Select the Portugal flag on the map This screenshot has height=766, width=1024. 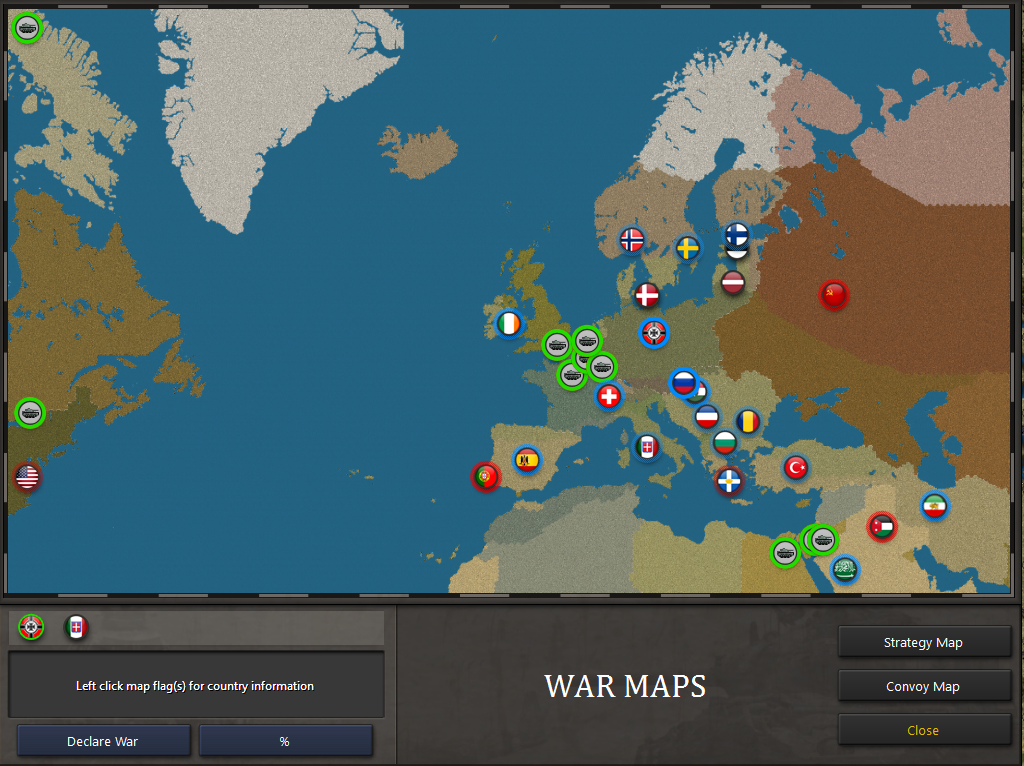(486, 476)
